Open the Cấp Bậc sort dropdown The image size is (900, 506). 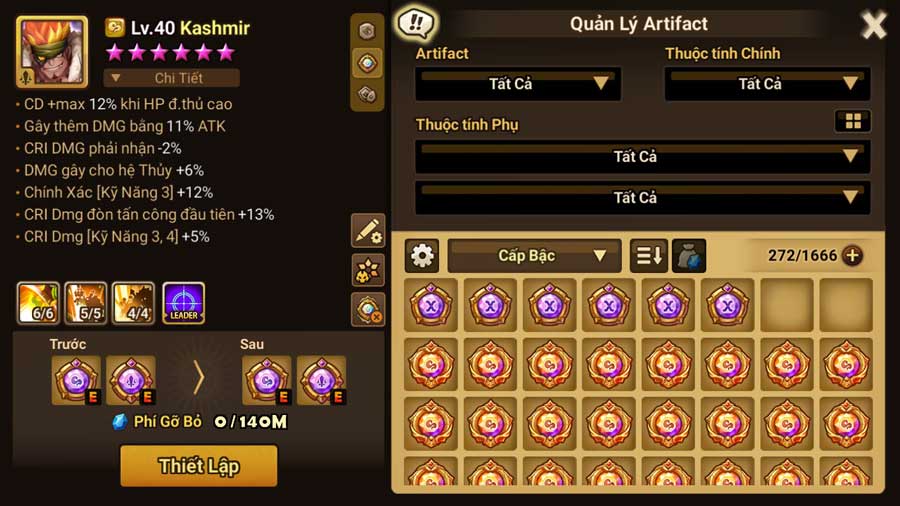[x=534, y=256]
